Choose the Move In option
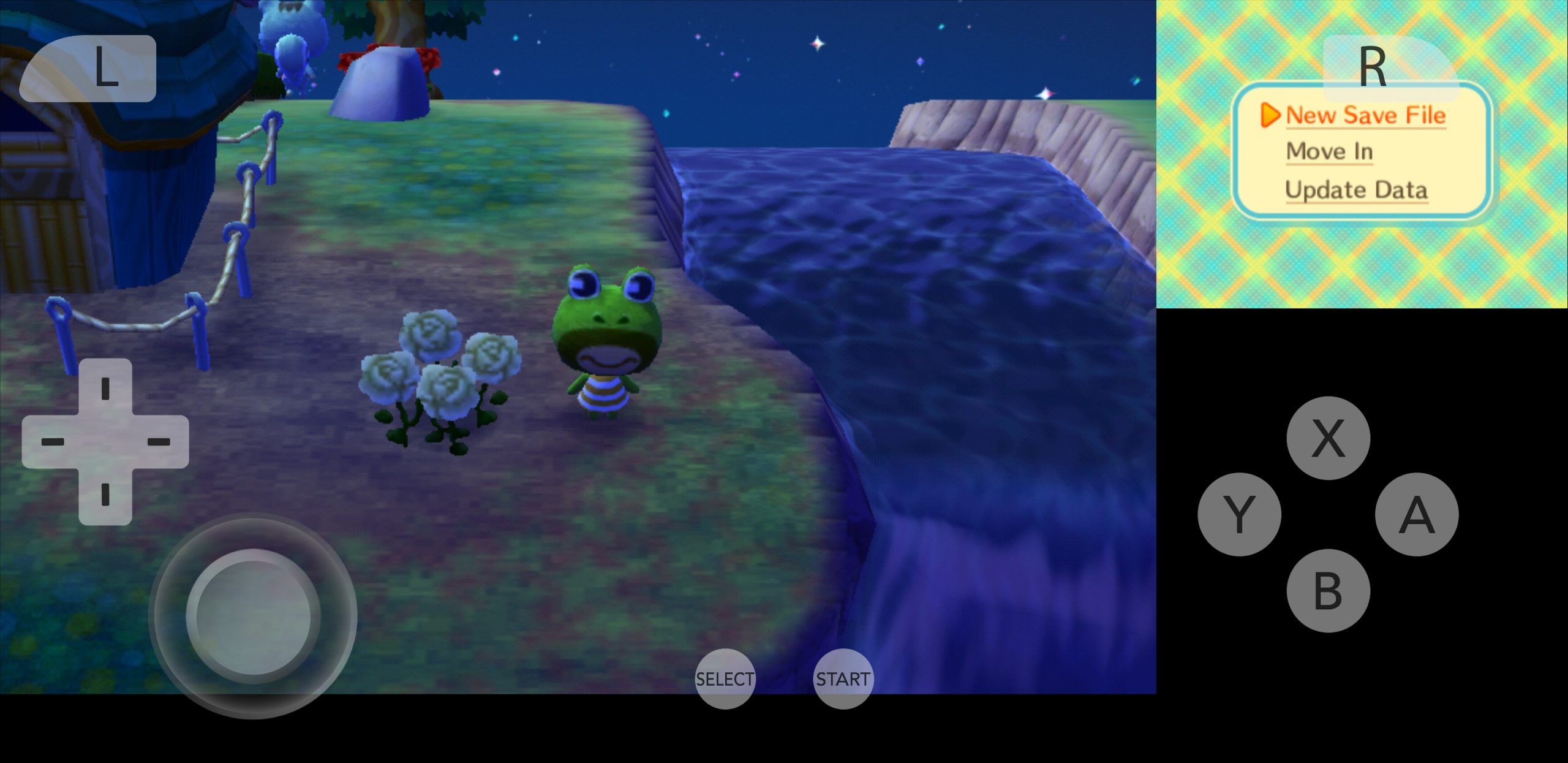The image size is (1568, 763). (x=1328, y=152)
